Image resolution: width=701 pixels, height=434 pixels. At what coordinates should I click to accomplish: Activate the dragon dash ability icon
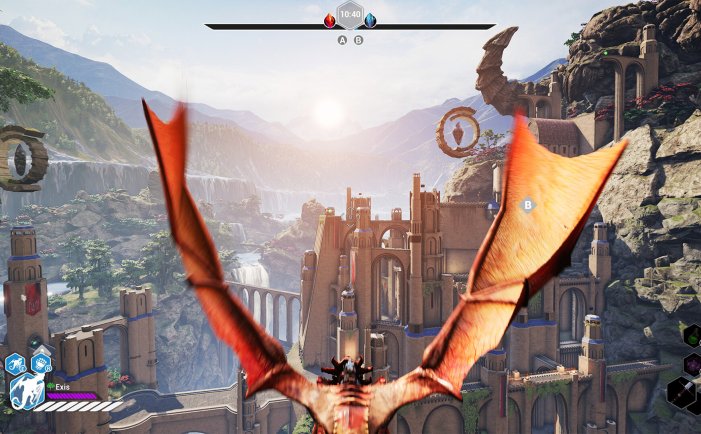pyautogui.click(x=16, y=363)
